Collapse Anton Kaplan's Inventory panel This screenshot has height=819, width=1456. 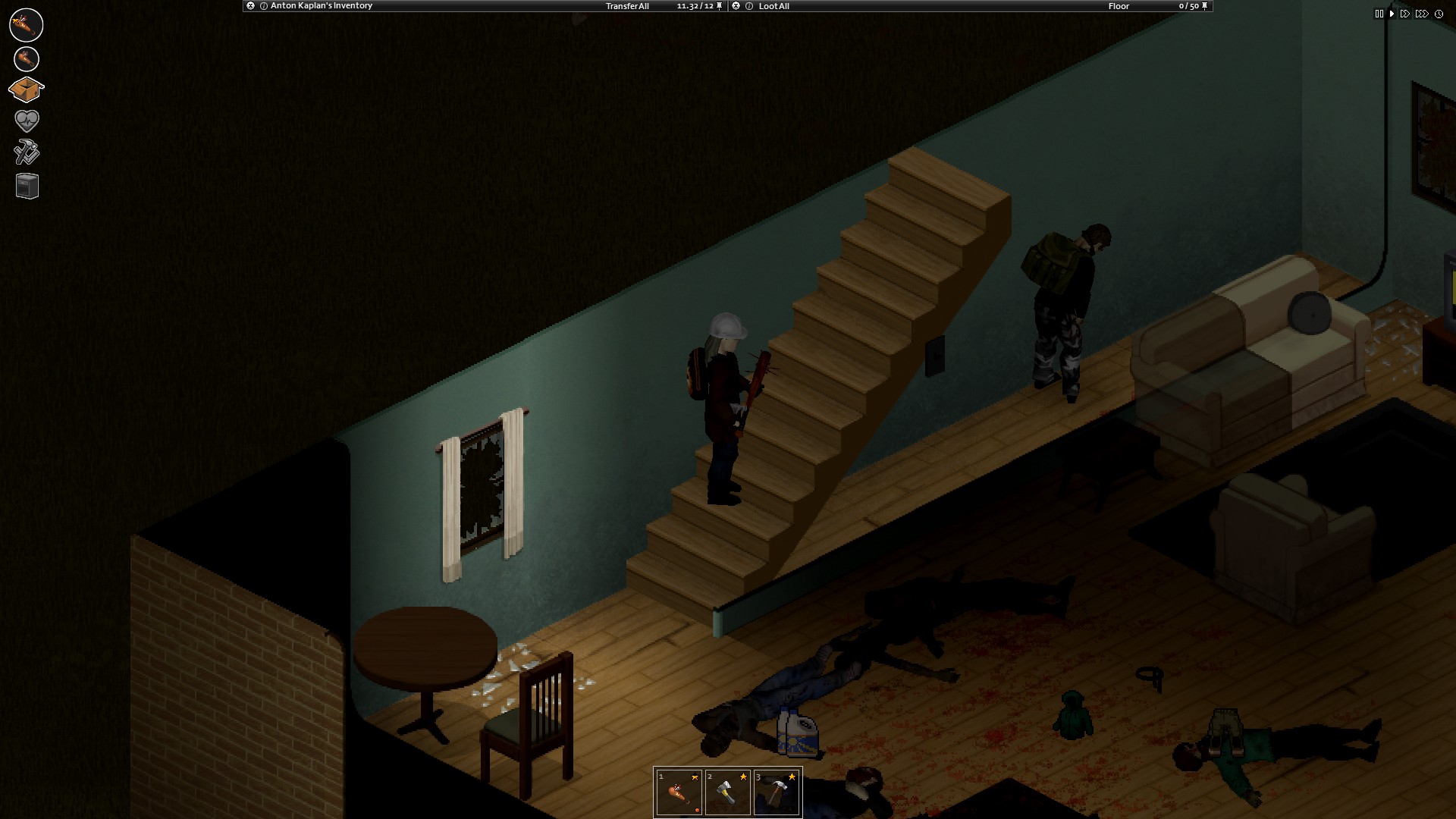tap(251, 5)
